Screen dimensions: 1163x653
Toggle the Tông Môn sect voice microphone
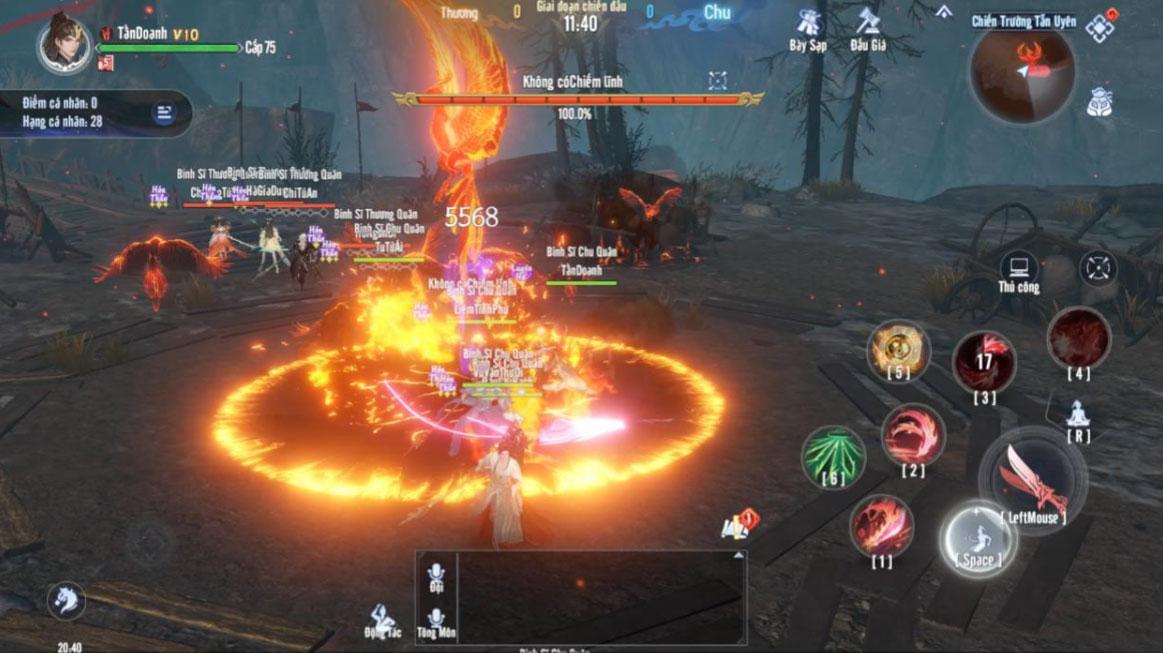(x=436, y=620)
